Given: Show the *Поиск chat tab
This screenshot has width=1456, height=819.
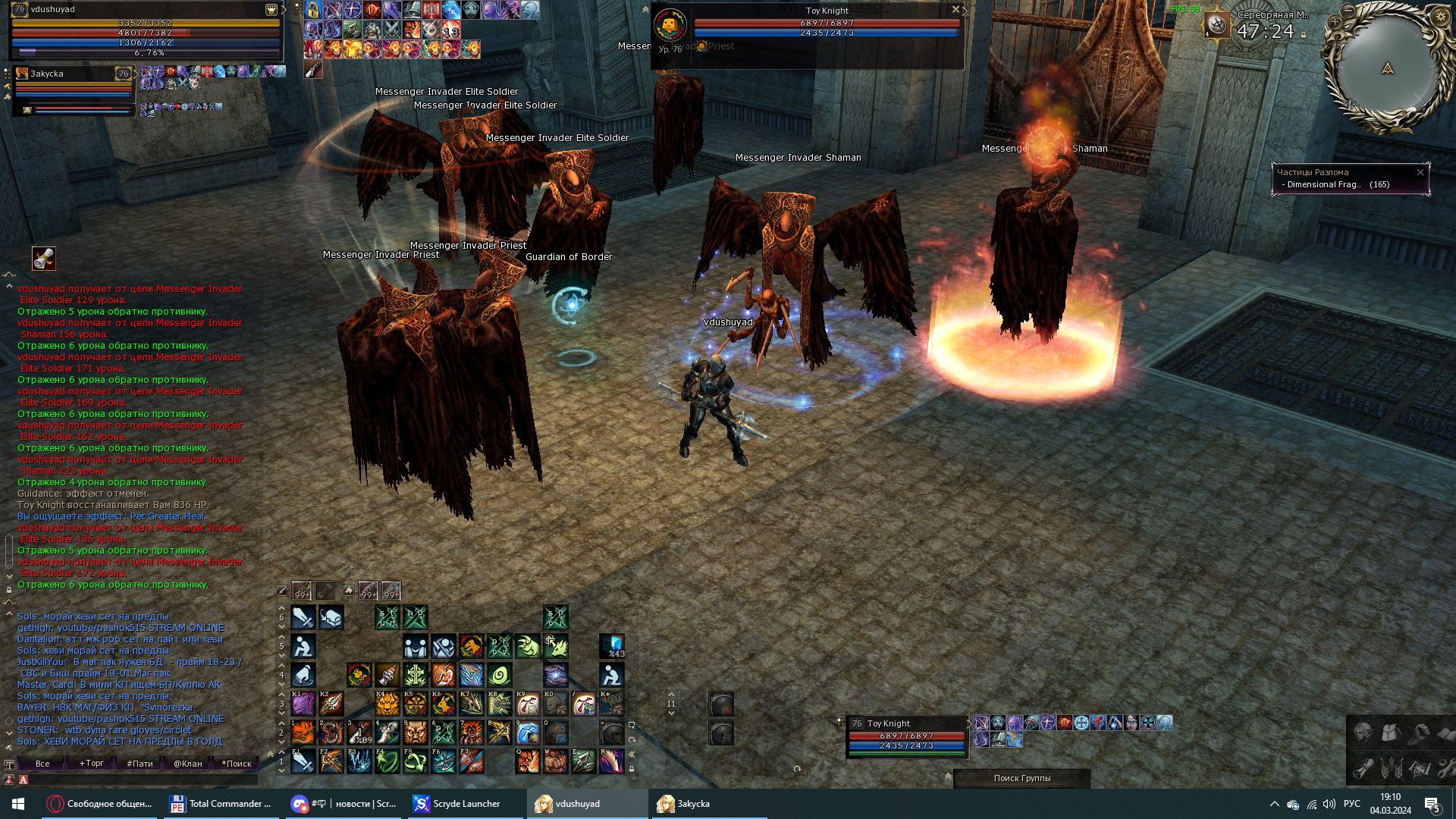Looking at the screenshot, I should click(x=236, y=764).
